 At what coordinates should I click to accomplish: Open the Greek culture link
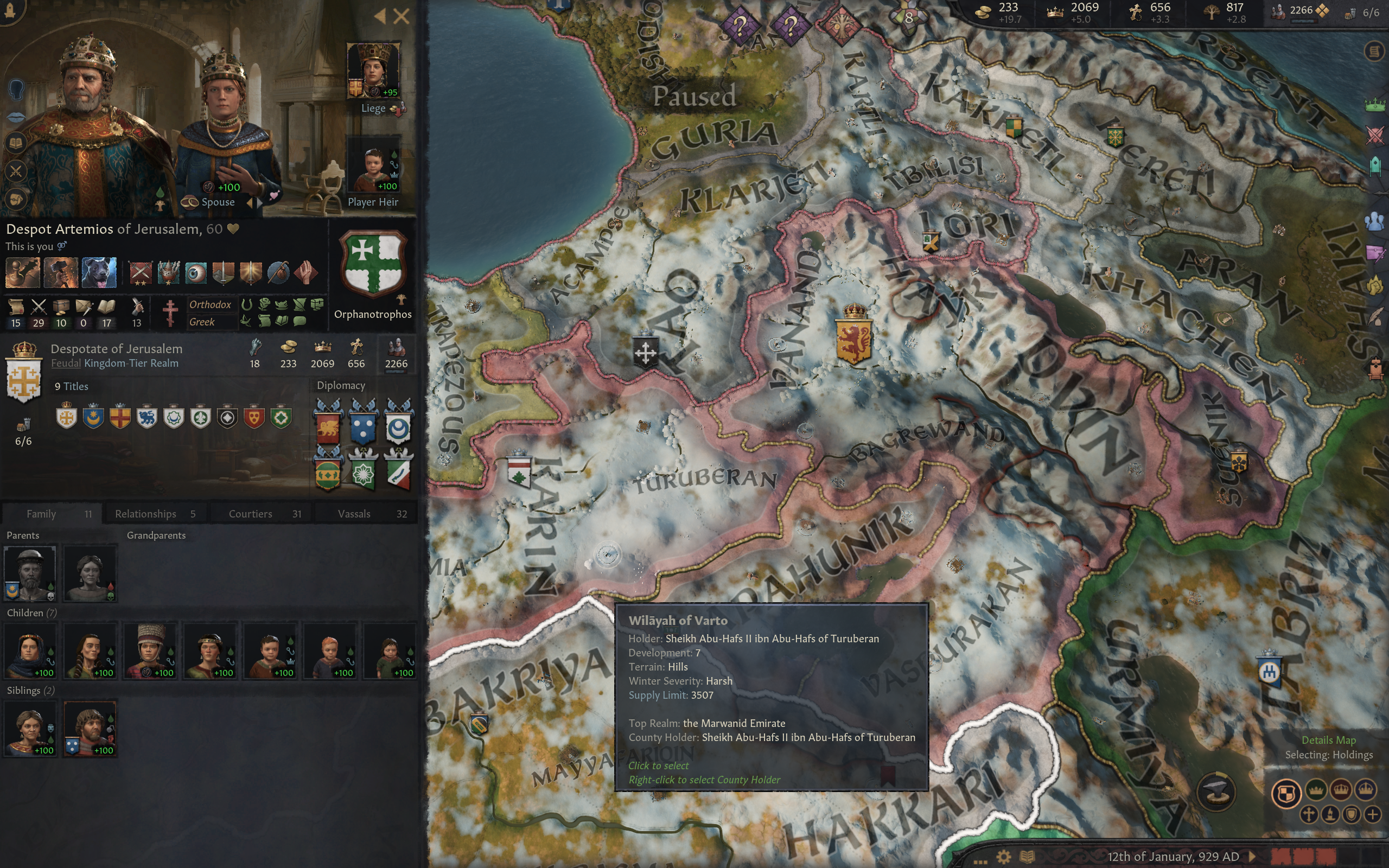[x=202, y=322]
